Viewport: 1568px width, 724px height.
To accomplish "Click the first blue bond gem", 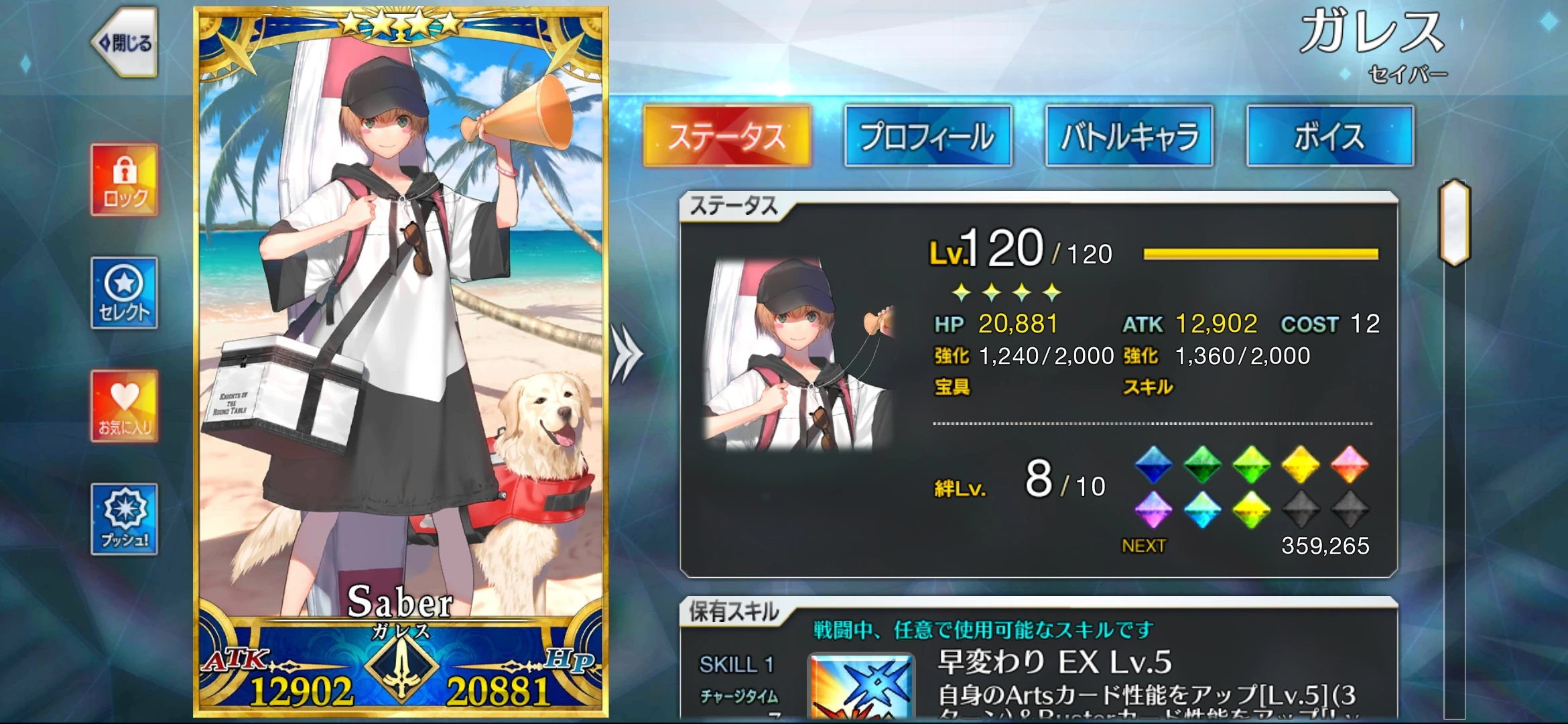I will [1154, 463].
